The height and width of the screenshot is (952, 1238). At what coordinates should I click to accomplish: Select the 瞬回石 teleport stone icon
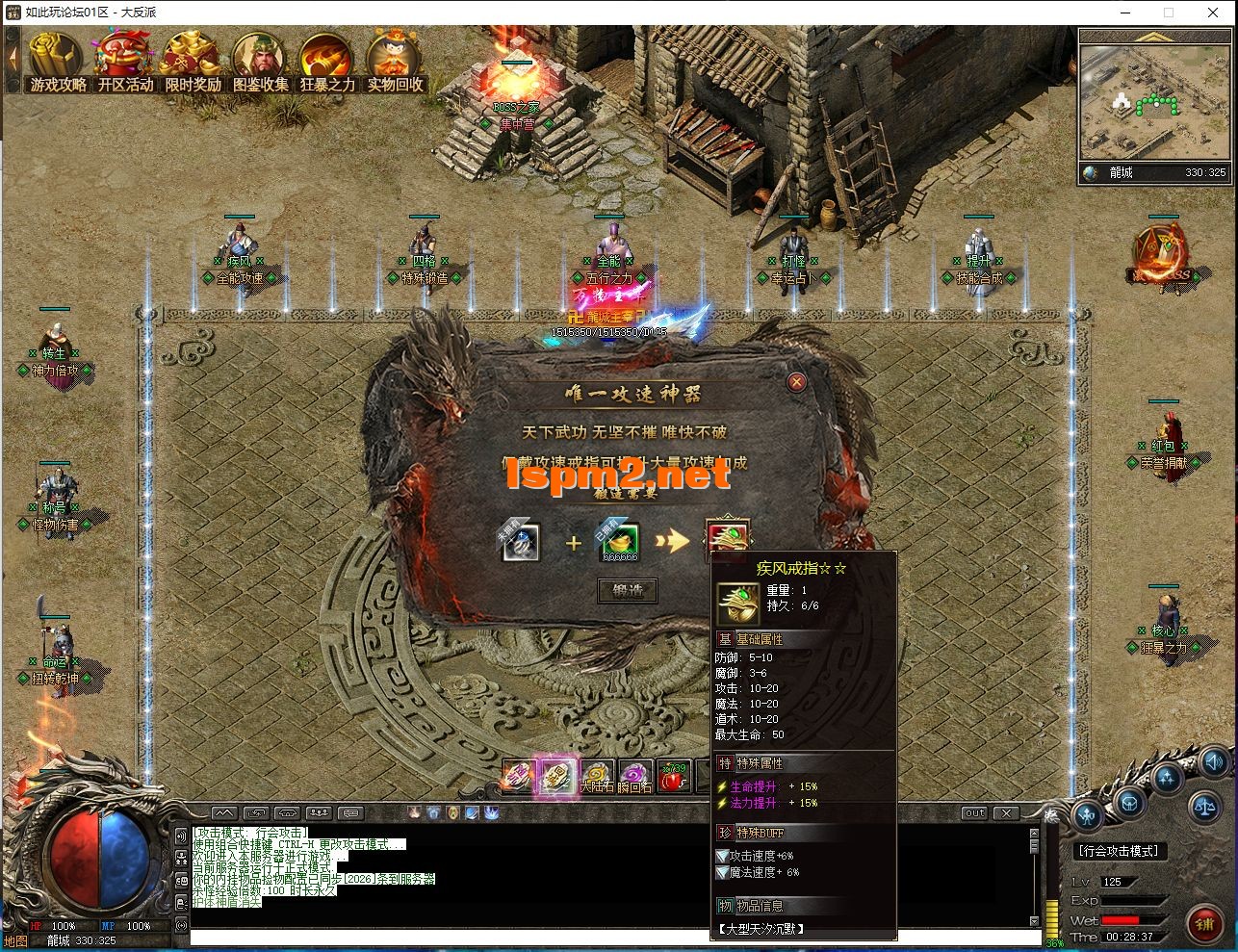(x=636, y=777)
